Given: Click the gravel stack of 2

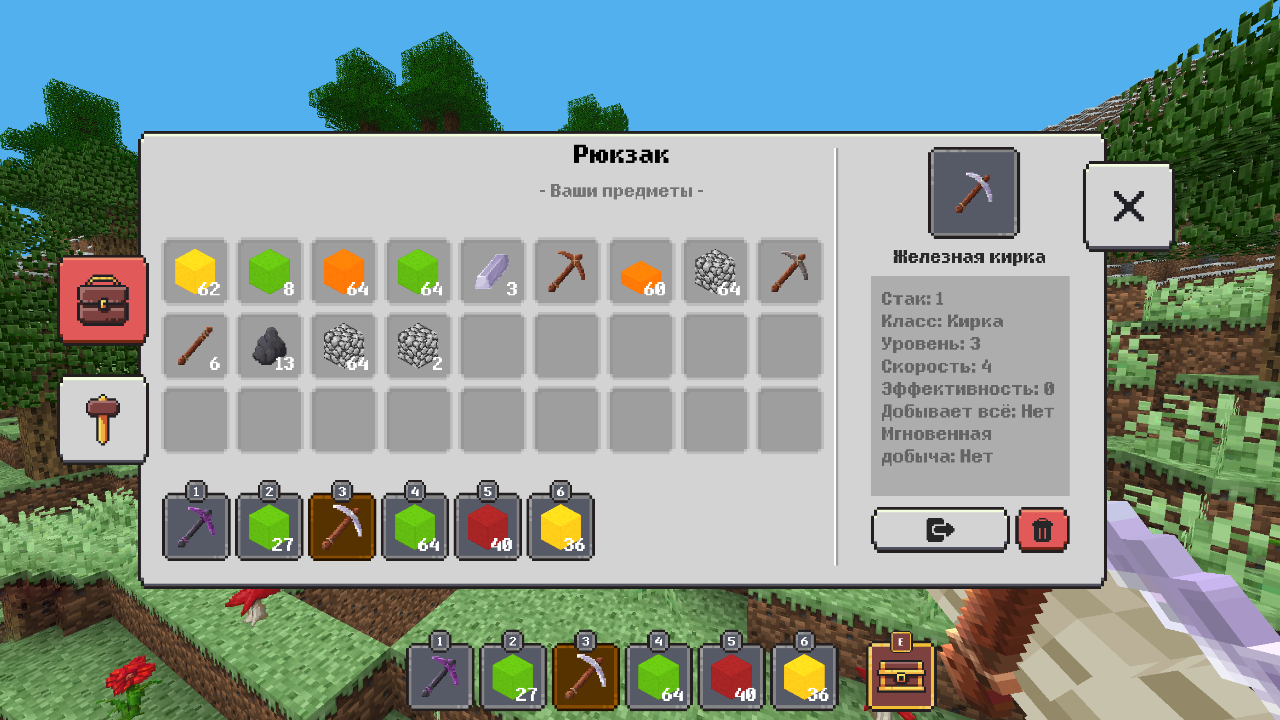Looking at the screenshot, I should pyautogui.click(x=416, y=345).
